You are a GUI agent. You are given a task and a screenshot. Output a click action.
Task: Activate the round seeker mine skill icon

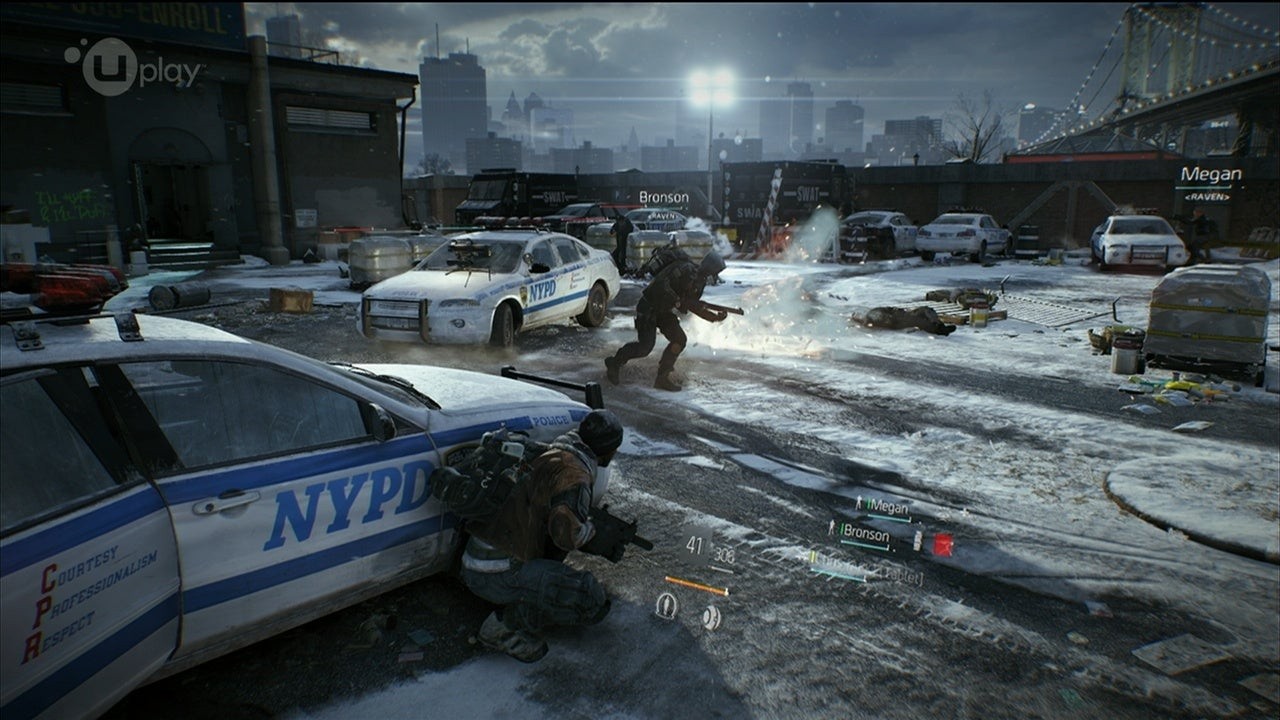(710, 617)
